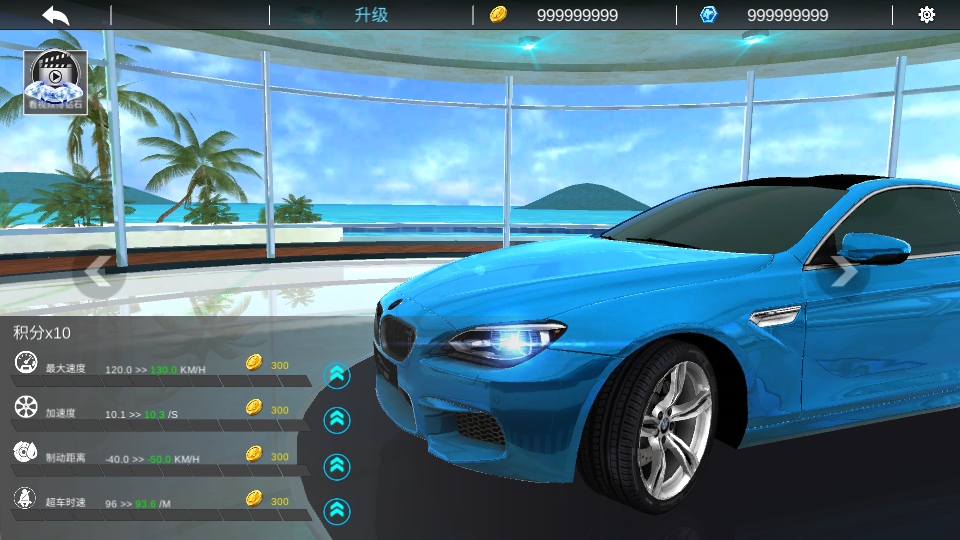
Task: Upgrade the car's 最大速度 stat
Action: [x=338, y=375]
